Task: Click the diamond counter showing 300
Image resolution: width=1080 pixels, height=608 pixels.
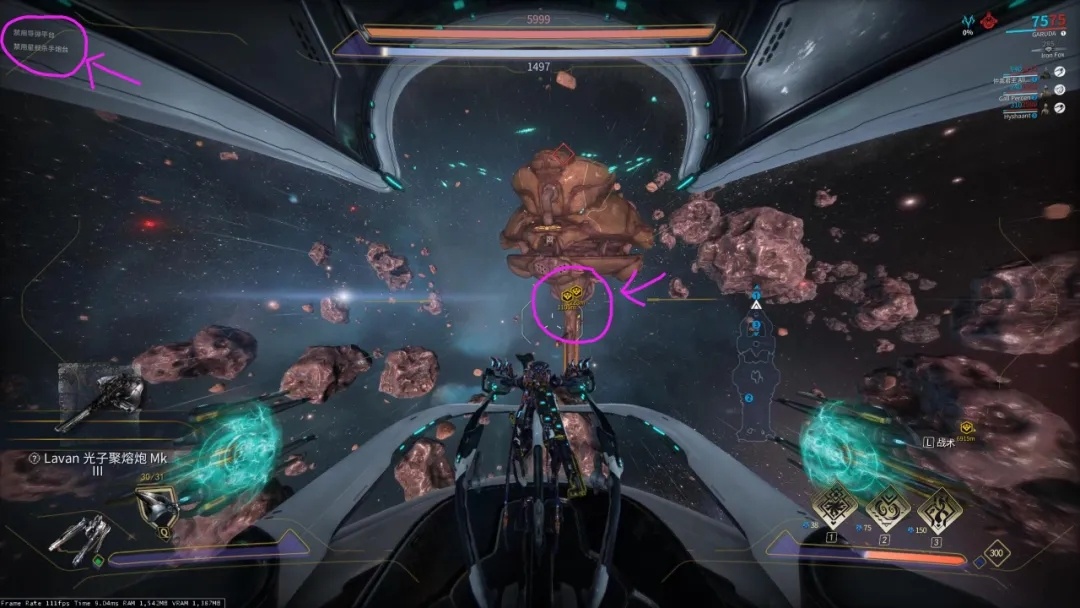Action: (x=996, y=554)
